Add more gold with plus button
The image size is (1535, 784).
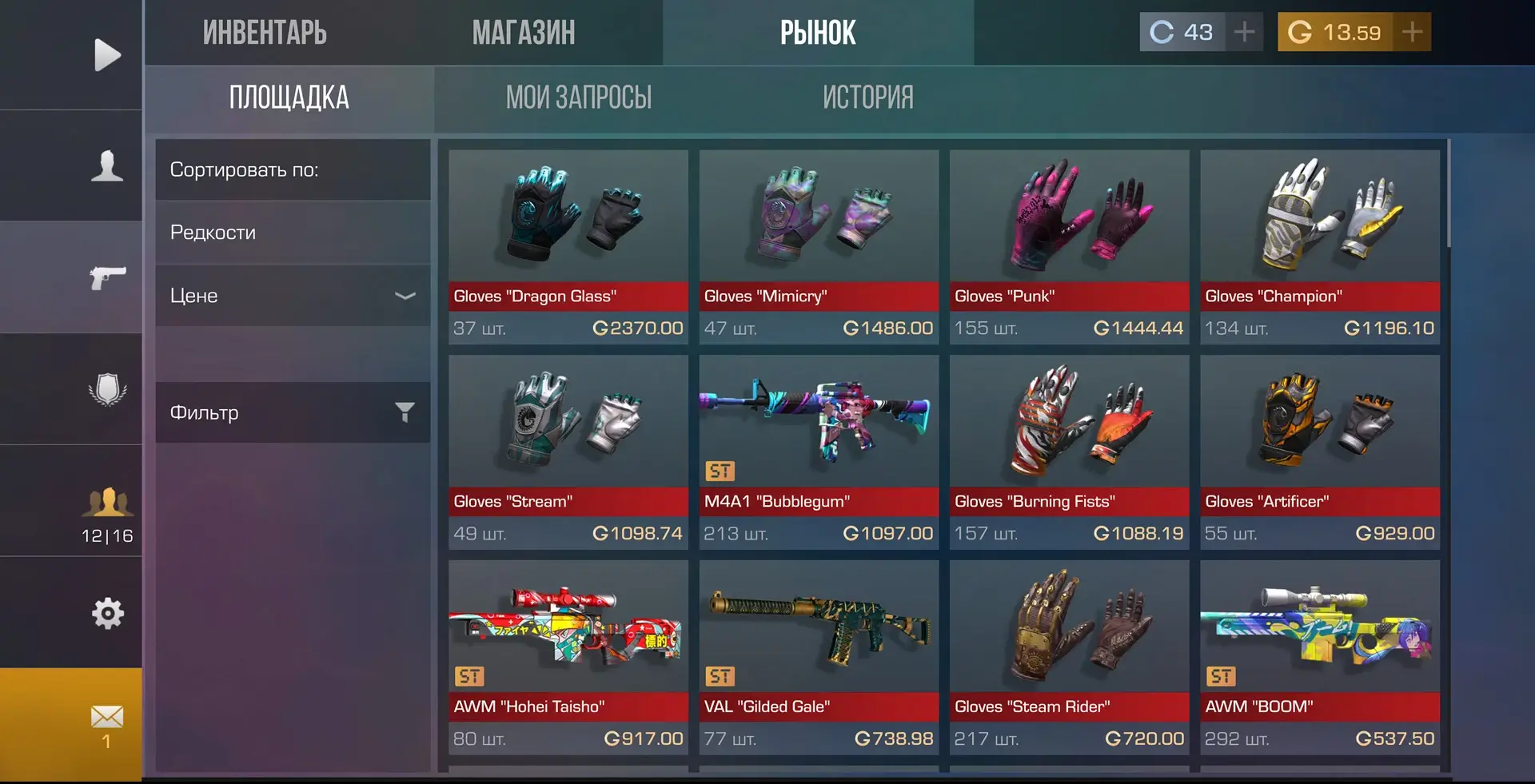tap(1412, 32)
